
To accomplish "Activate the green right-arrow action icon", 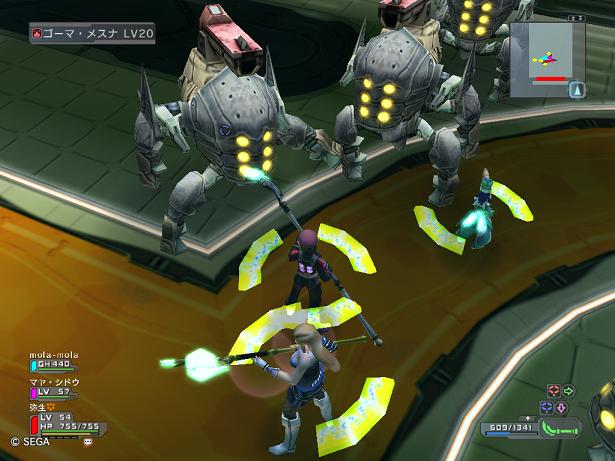I will [569, 391].
